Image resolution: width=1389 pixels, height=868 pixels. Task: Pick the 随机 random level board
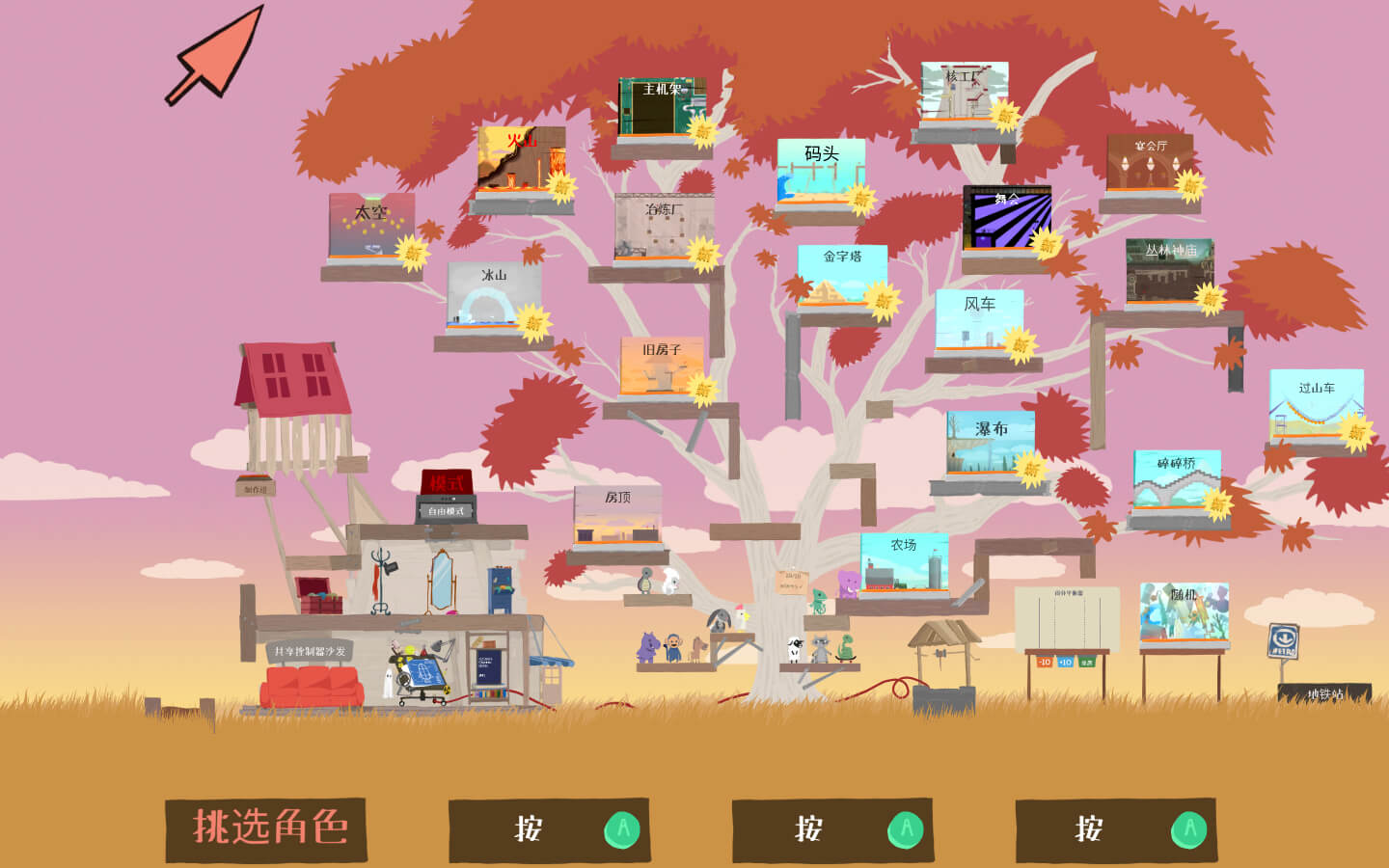[x=1184, y=611]
